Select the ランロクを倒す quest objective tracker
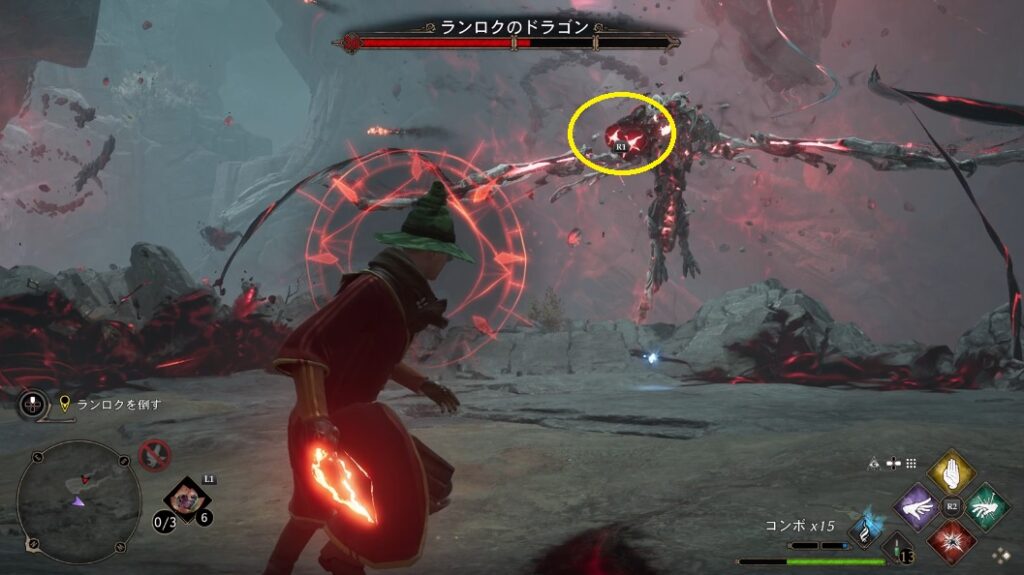This screenshot has height=575, width=1024. tap(110, 404)
